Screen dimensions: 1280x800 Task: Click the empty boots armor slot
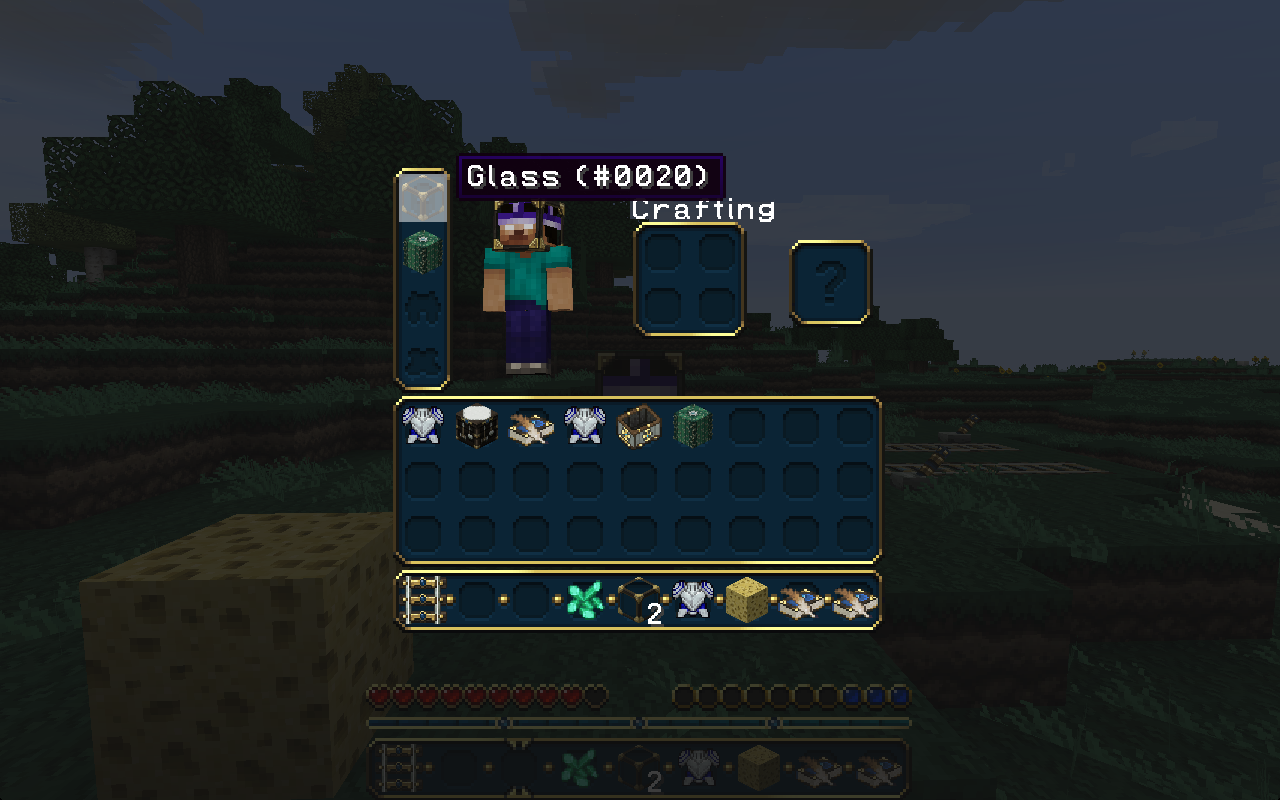click(x=423, y=358)
